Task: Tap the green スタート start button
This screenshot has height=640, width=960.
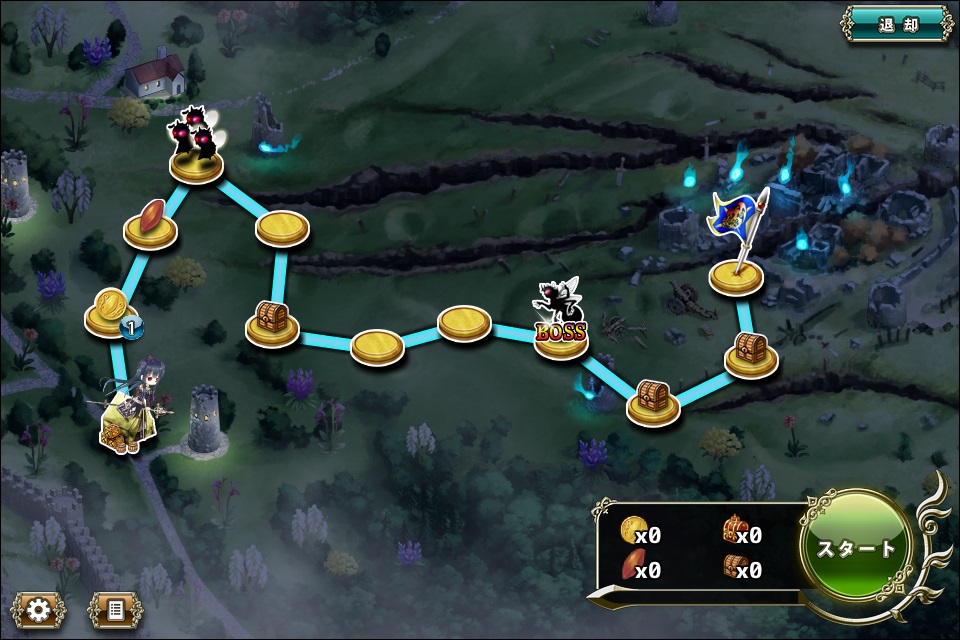Action: click(x=856, y=547)
